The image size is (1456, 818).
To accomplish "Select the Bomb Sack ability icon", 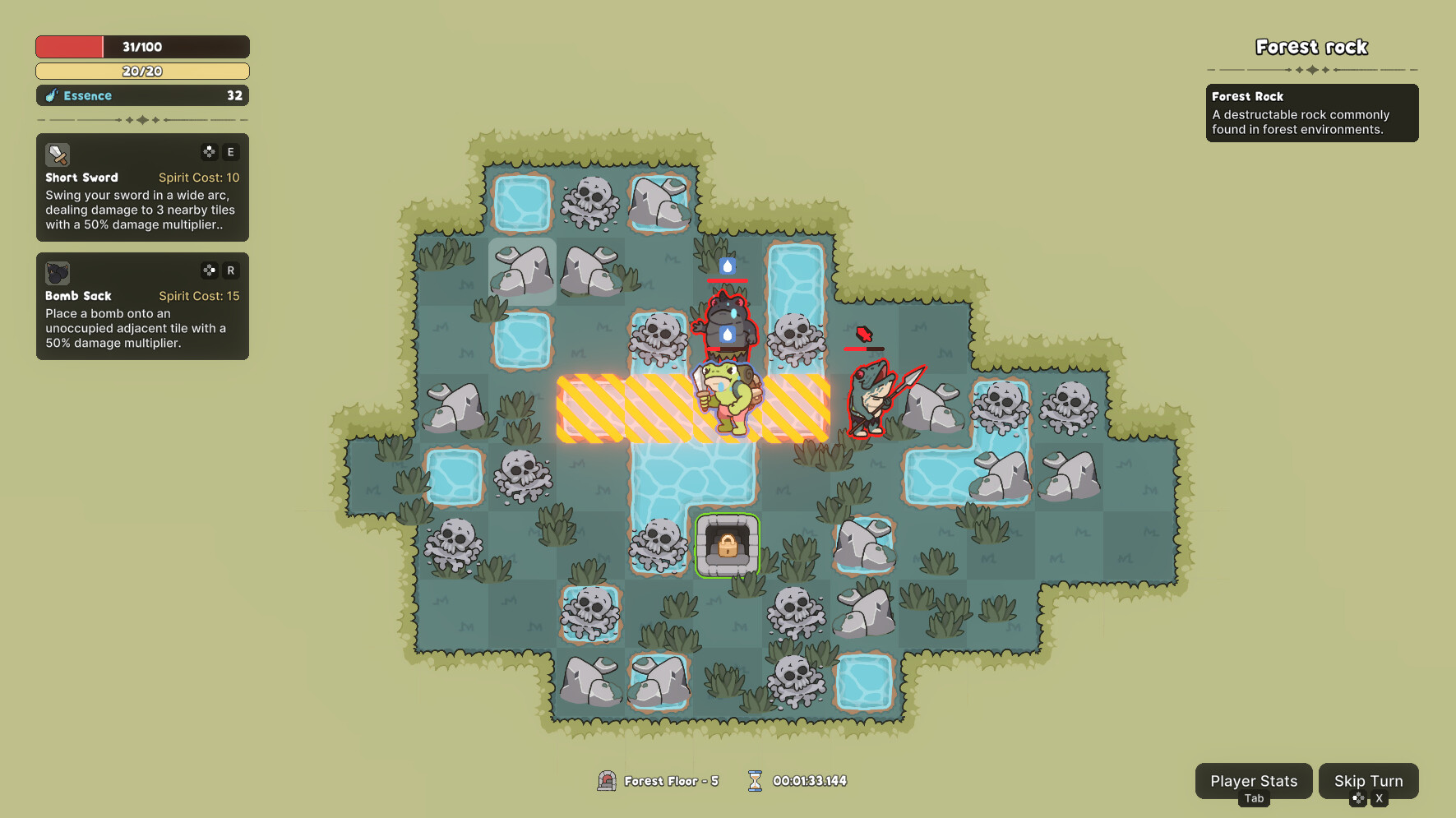I will (x=56, y=273).
